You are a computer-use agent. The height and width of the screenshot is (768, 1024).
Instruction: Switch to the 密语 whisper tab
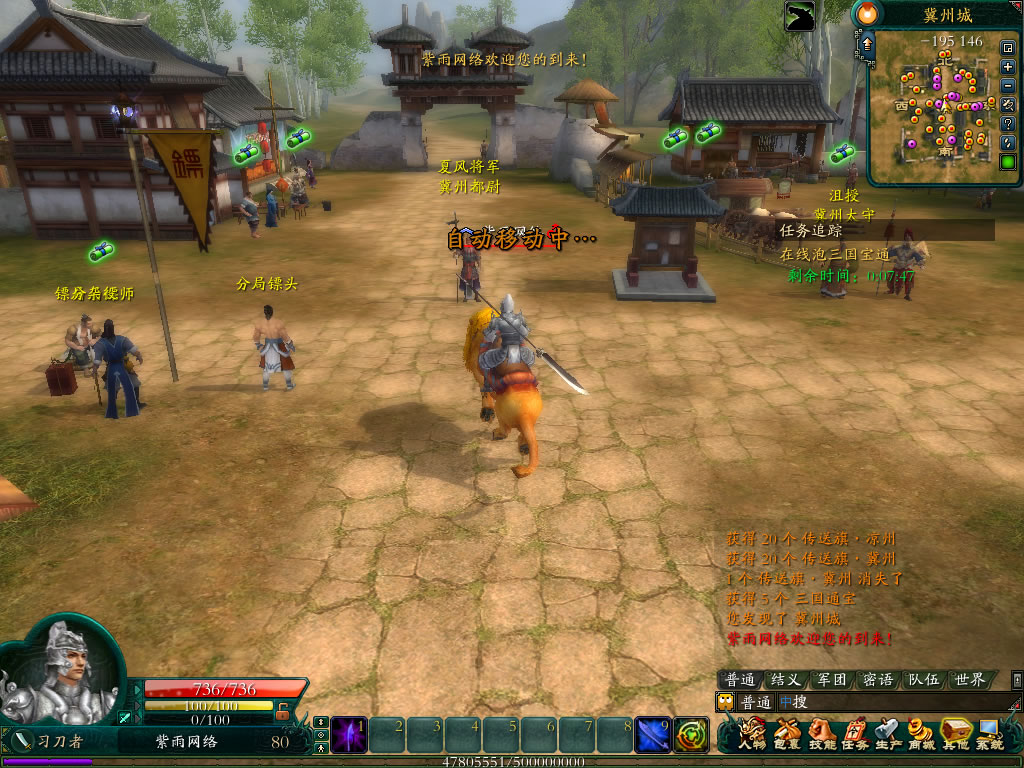tap(878, 680)
